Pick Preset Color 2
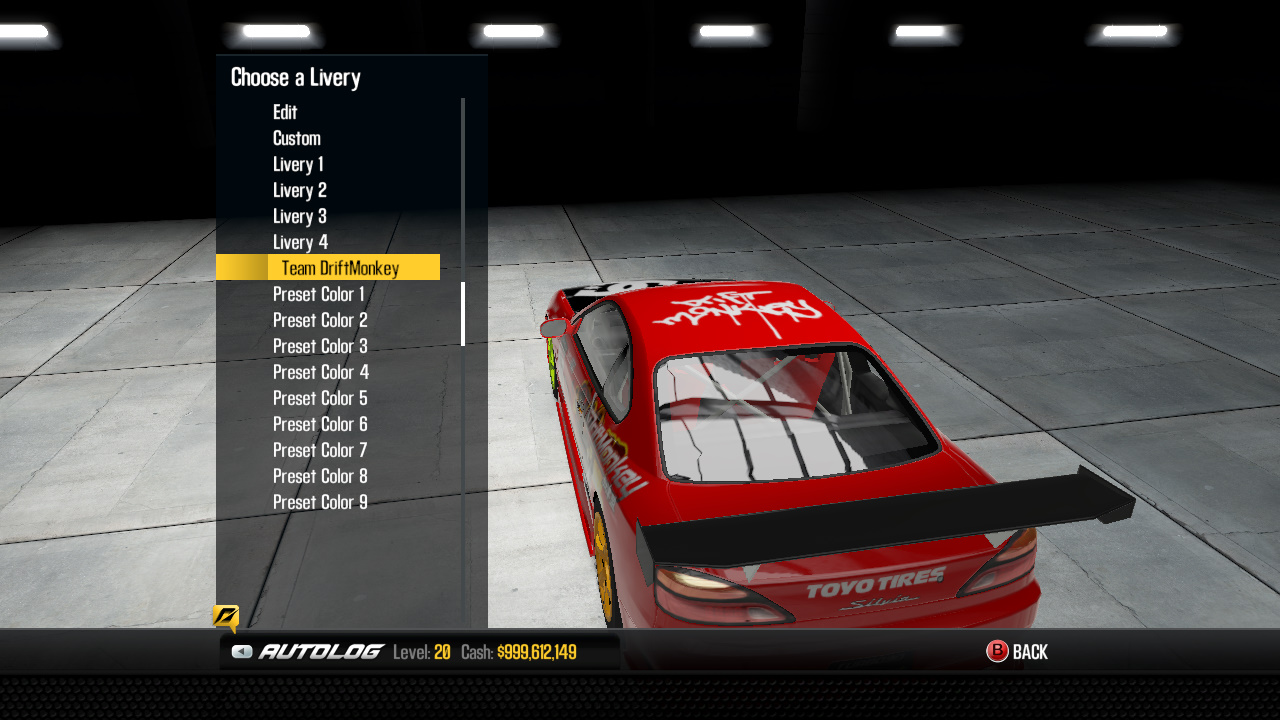This screenshot has width=1280, height=720. coord(319,320)
